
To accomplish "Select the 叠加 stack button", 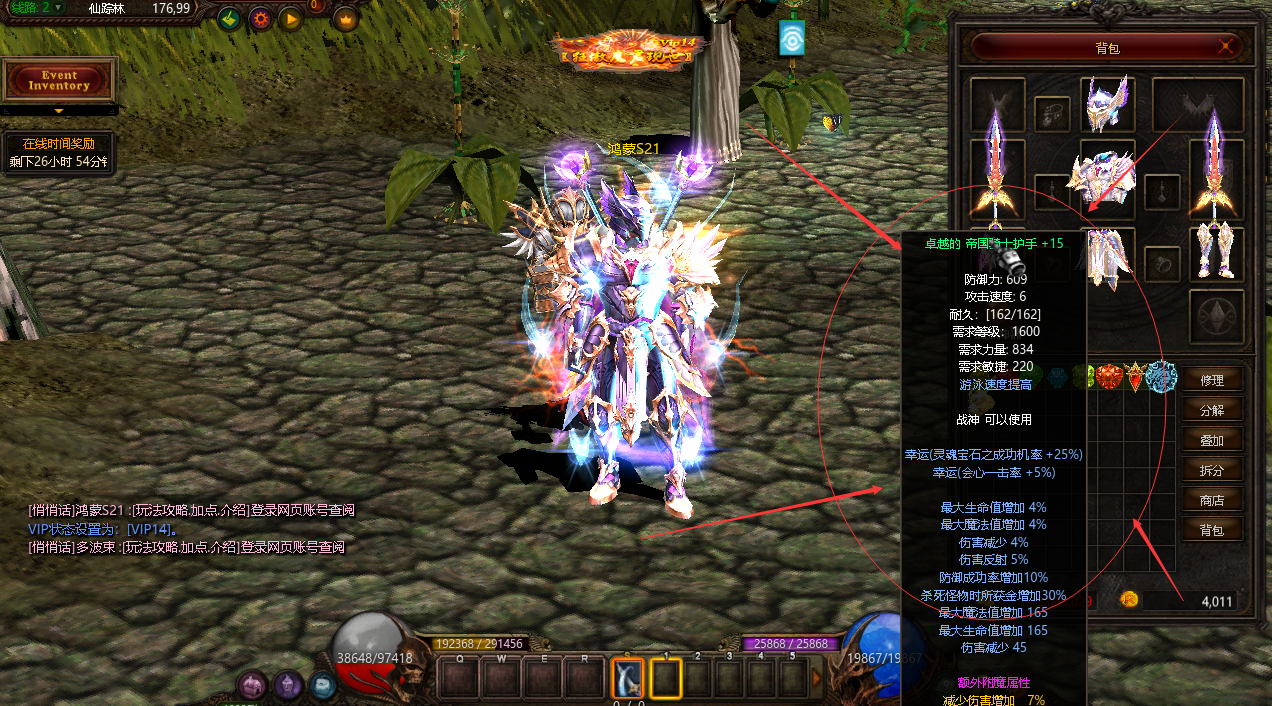I will point(1212,440).
